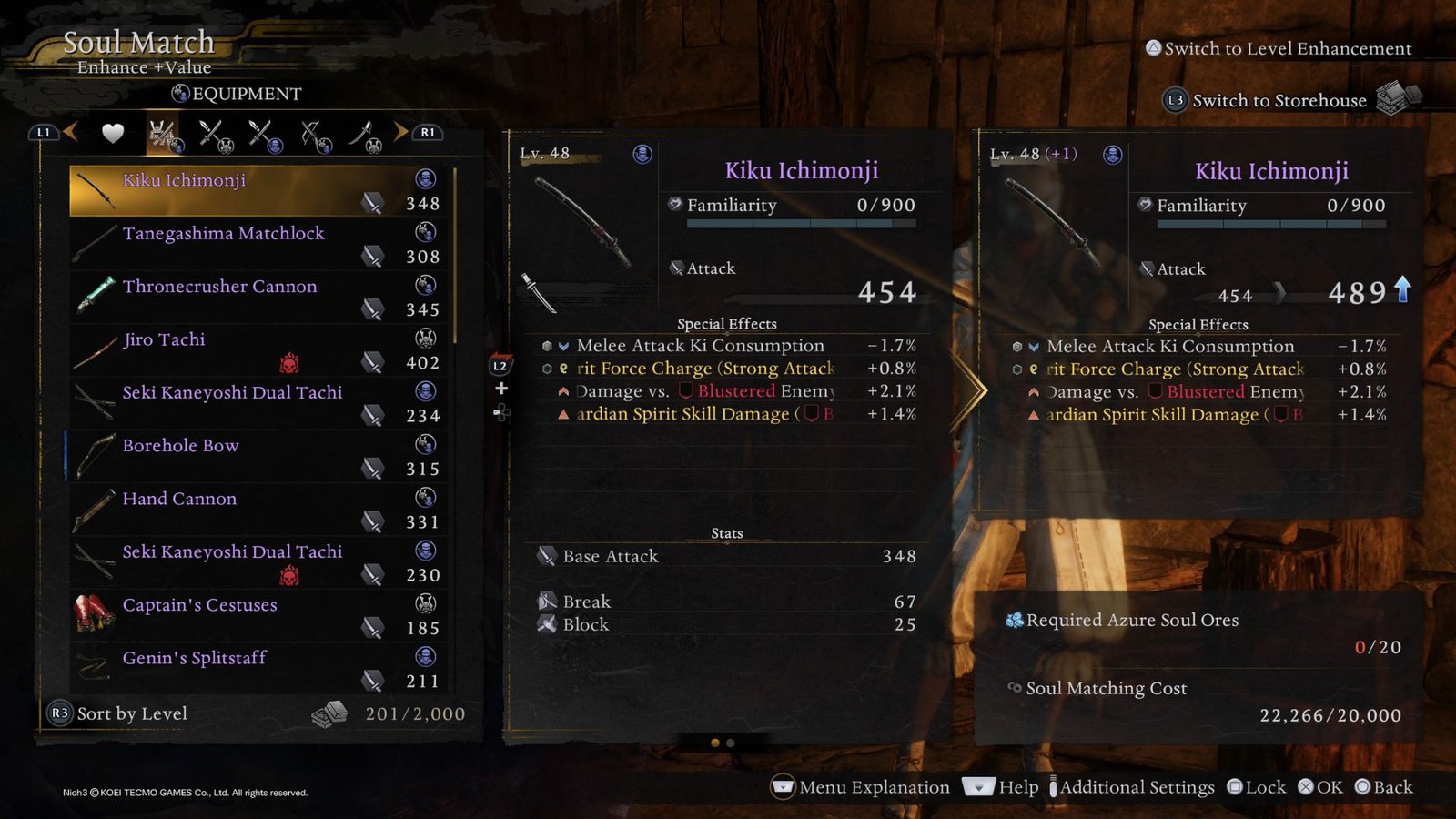The image size is (1456, 819).
Task: Click the Familiarity progress bar
Action: coord(801,223)
